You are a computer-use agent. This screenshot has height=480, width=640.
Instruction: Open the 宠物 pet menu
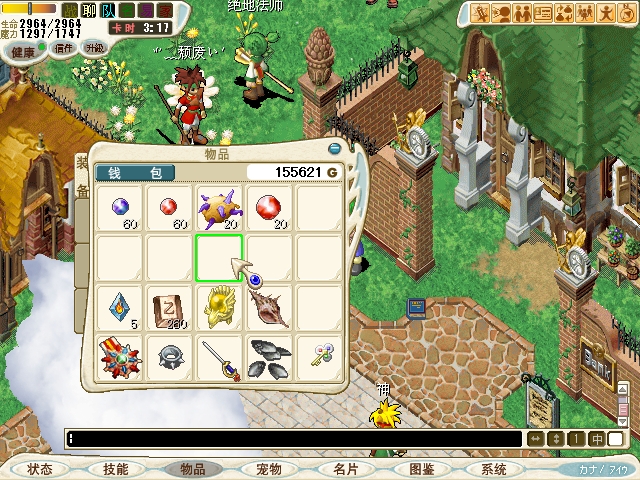click(x=269, y=469)
